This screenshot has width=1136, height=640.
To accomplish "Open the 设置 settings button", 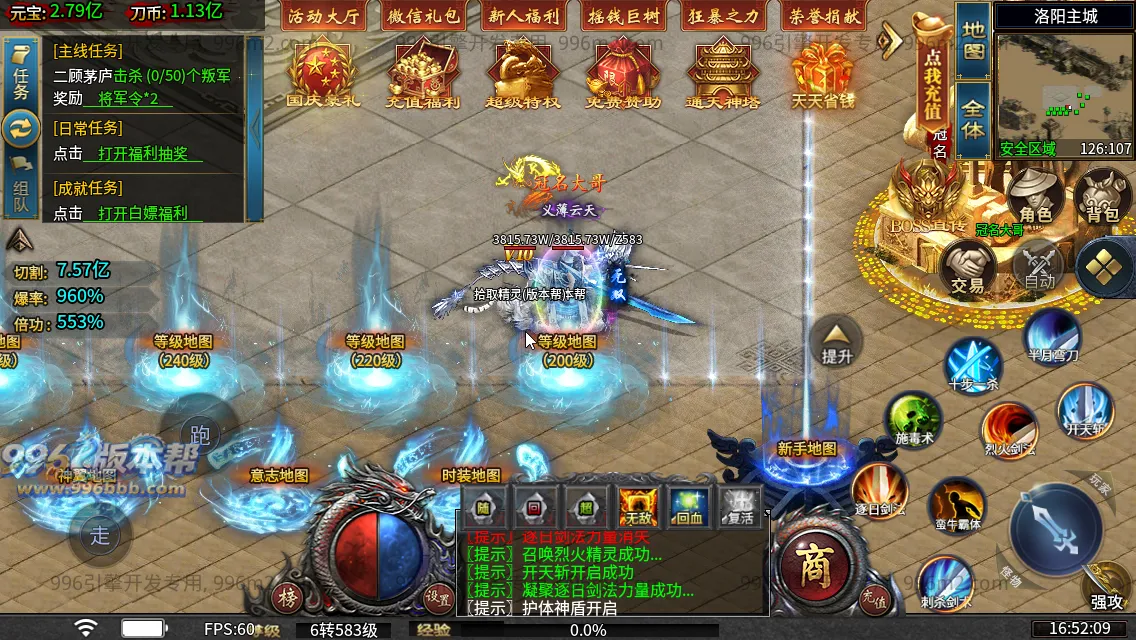I will (437, 598).
